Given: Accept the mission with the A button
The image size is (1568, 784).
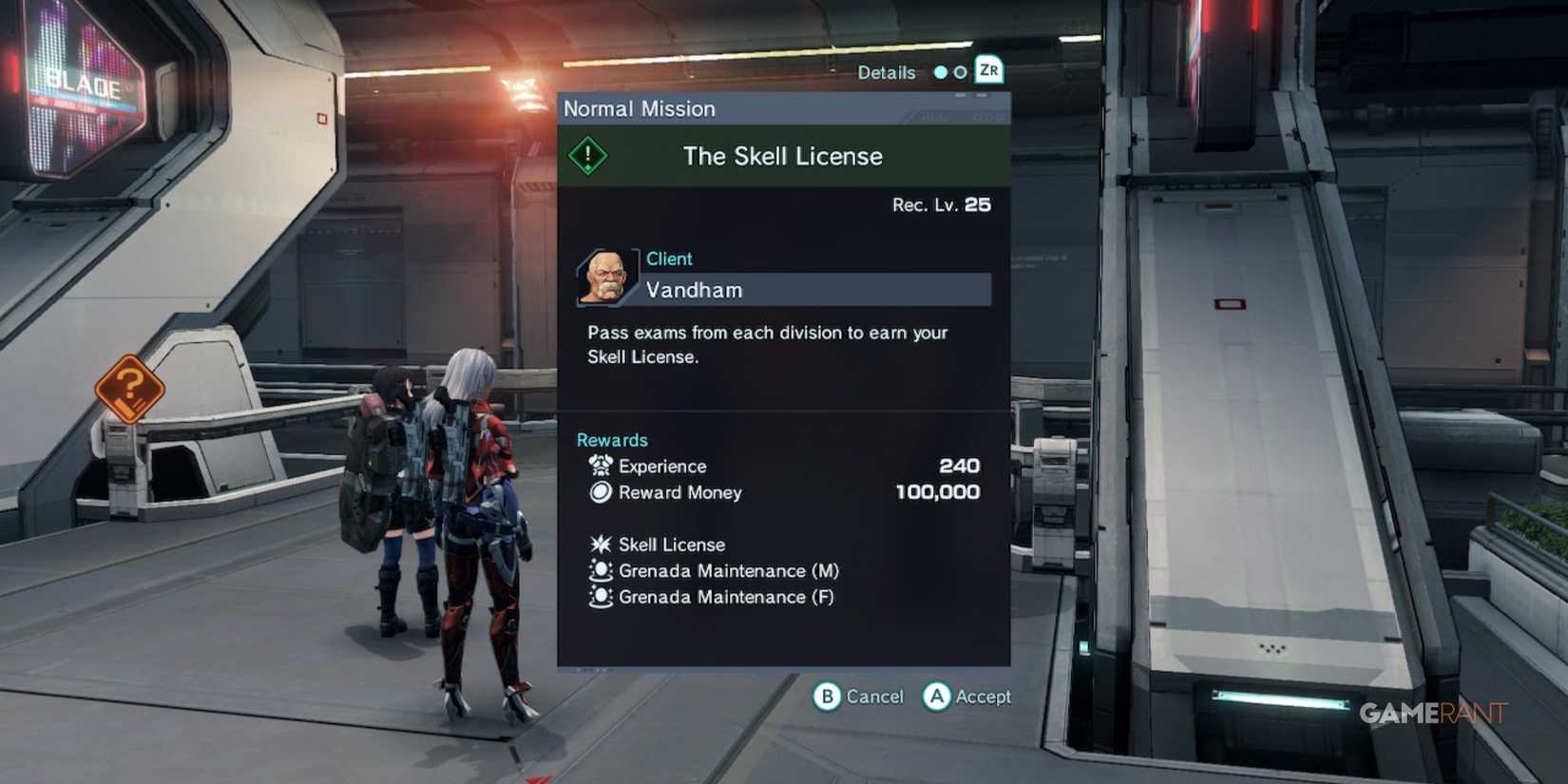Looking at the screenshot, I should 938,697.
